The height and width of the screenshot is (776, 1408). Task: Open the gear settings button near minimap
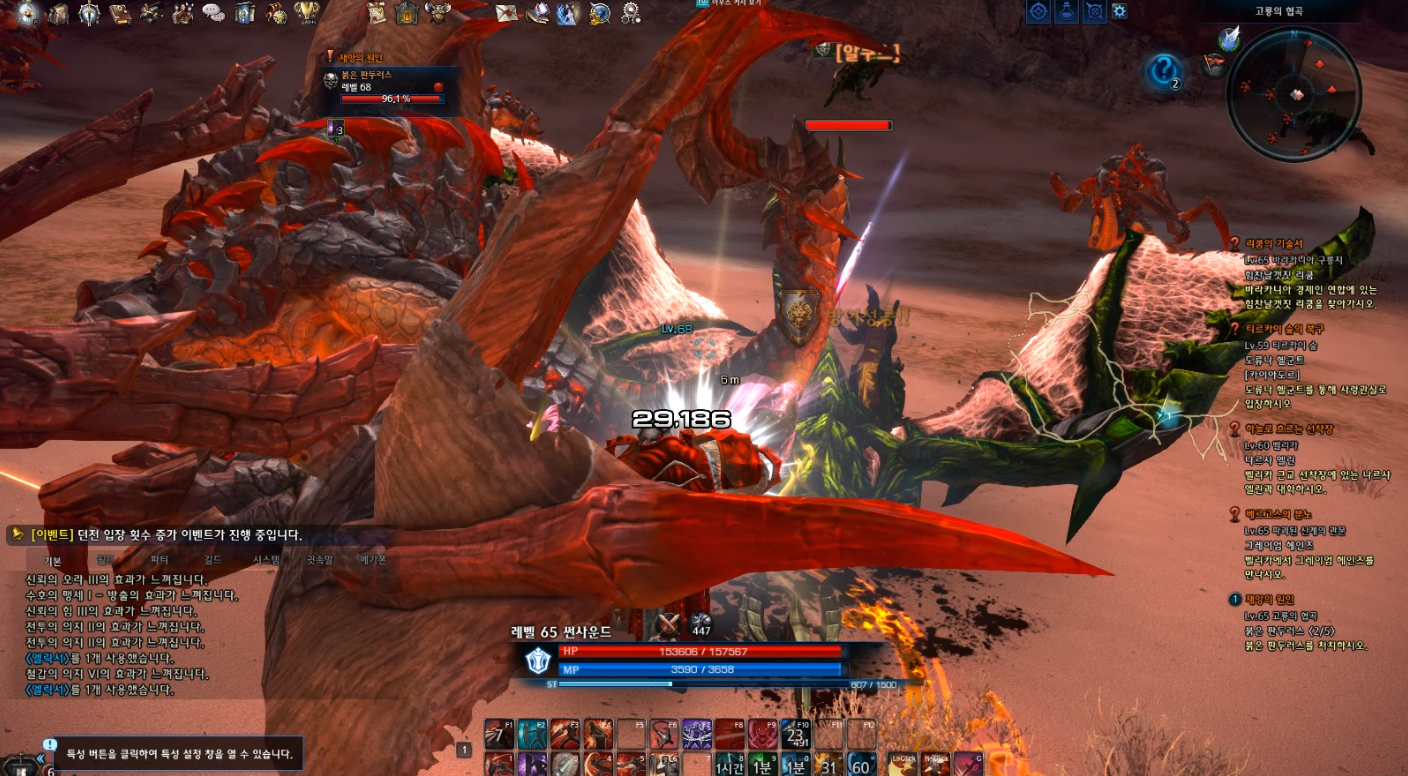pyautogui.click(x=1119, y=11)
